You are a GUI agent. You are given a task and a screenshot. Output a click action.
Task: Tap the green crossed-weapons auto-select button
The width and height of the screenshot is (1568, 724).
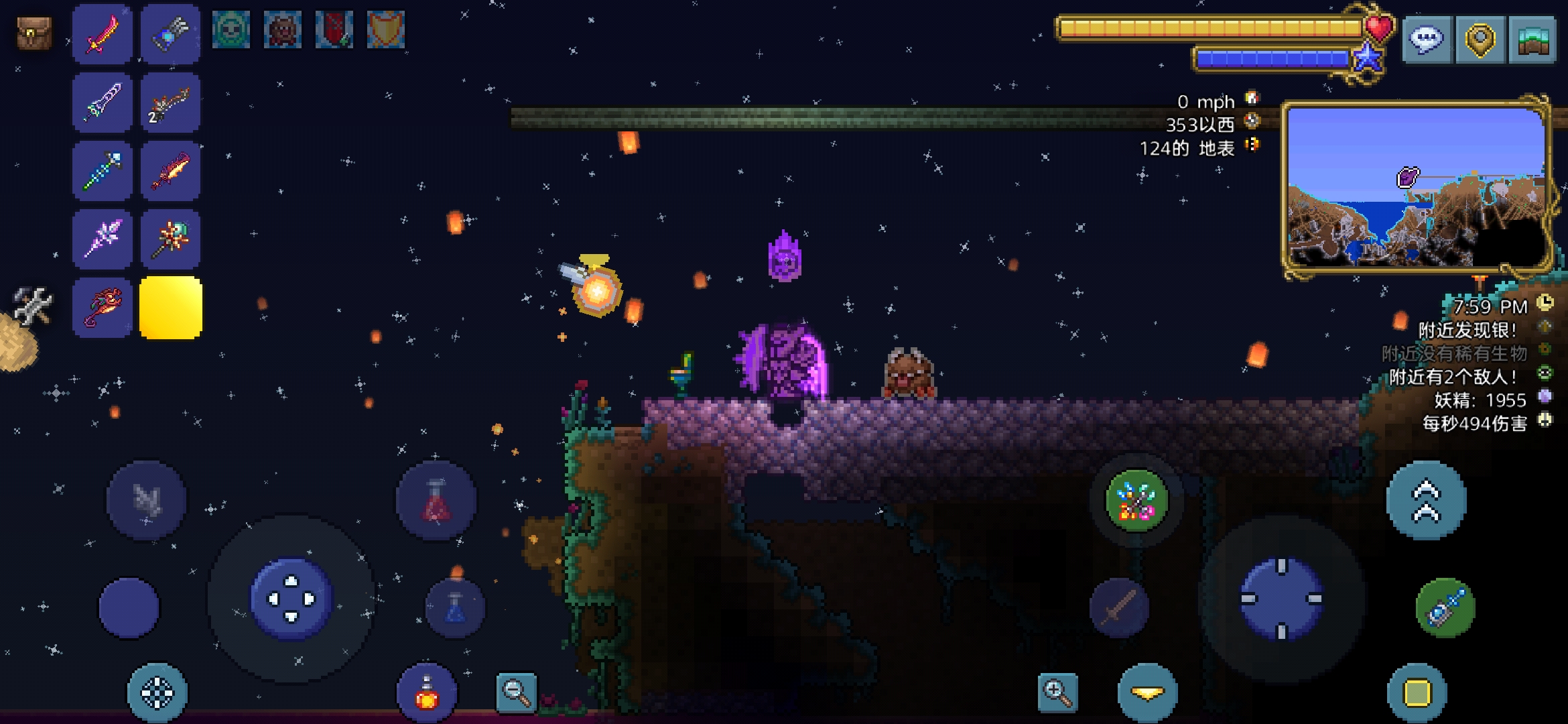[x=1136, y=501]
